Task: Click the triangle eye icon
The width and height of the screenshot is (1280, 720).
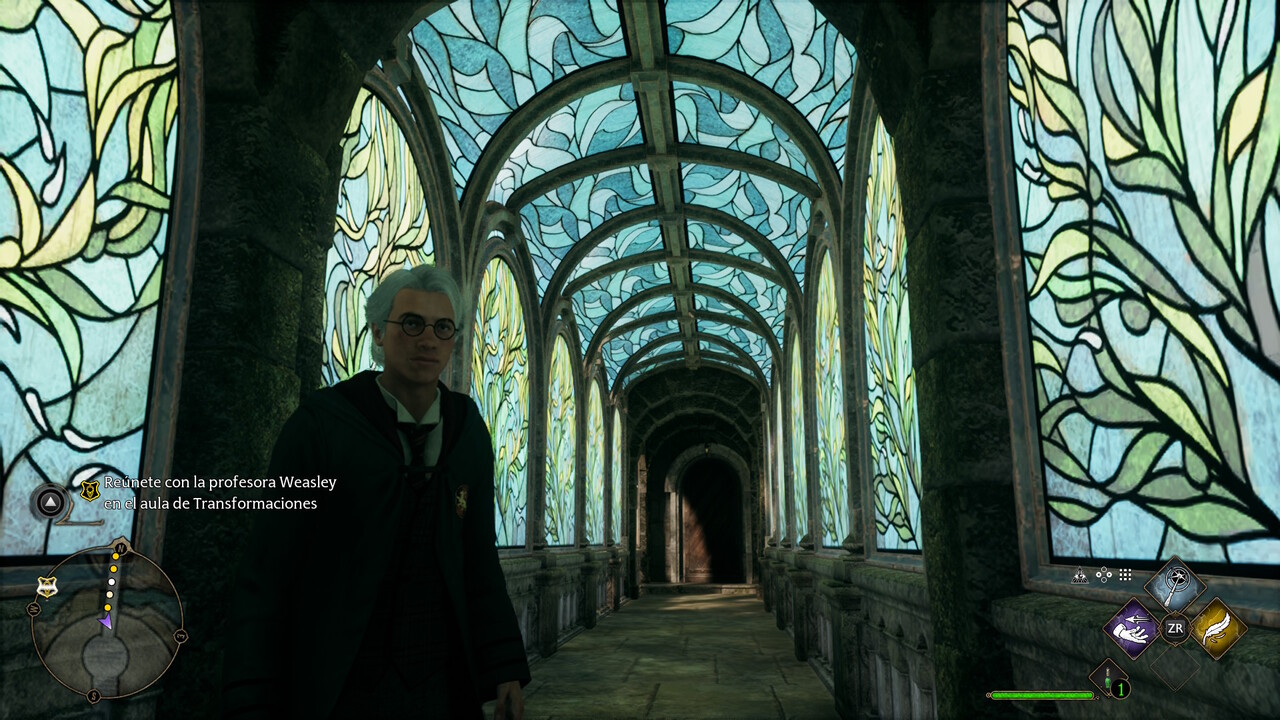Action: pyautogui.click(x=1080, y=575)
